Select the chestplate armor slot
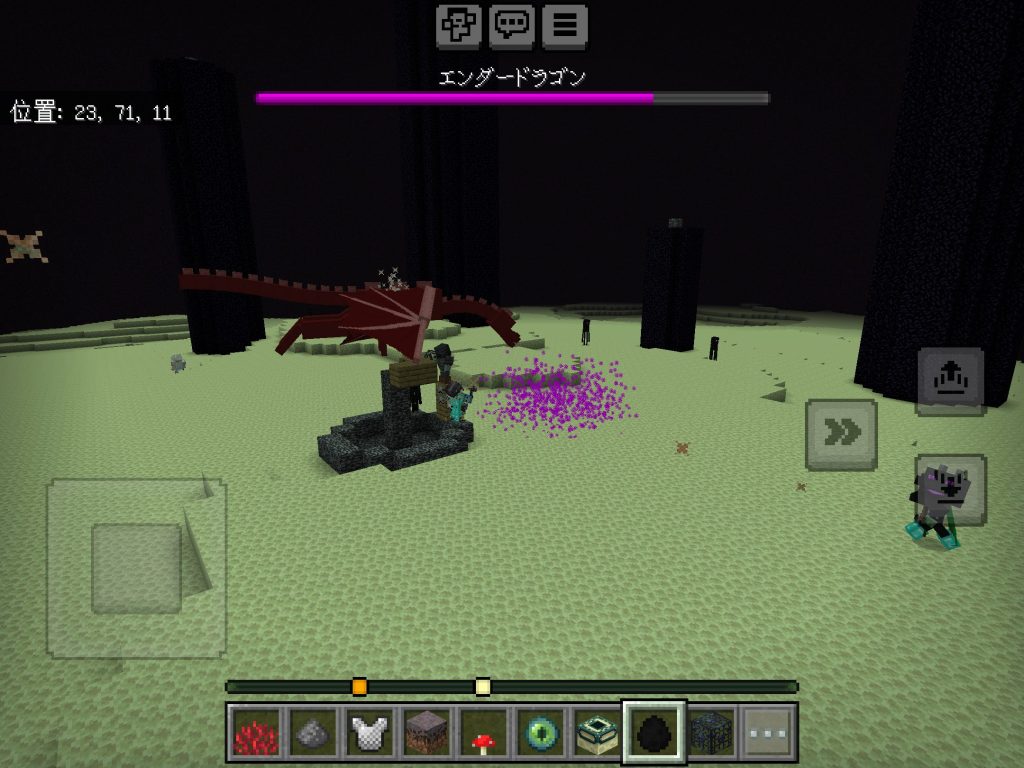This screenshot has height=768, width=1024. click(x=369, y=733)
